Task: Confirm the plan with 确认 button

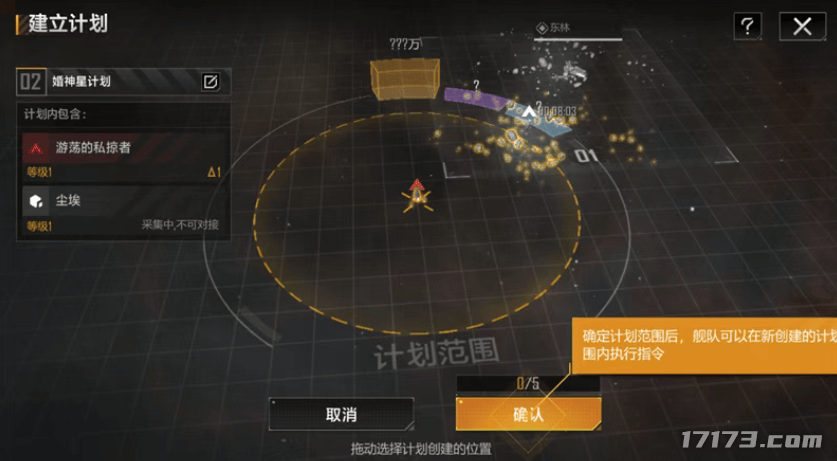Action: tap(528, 414)
